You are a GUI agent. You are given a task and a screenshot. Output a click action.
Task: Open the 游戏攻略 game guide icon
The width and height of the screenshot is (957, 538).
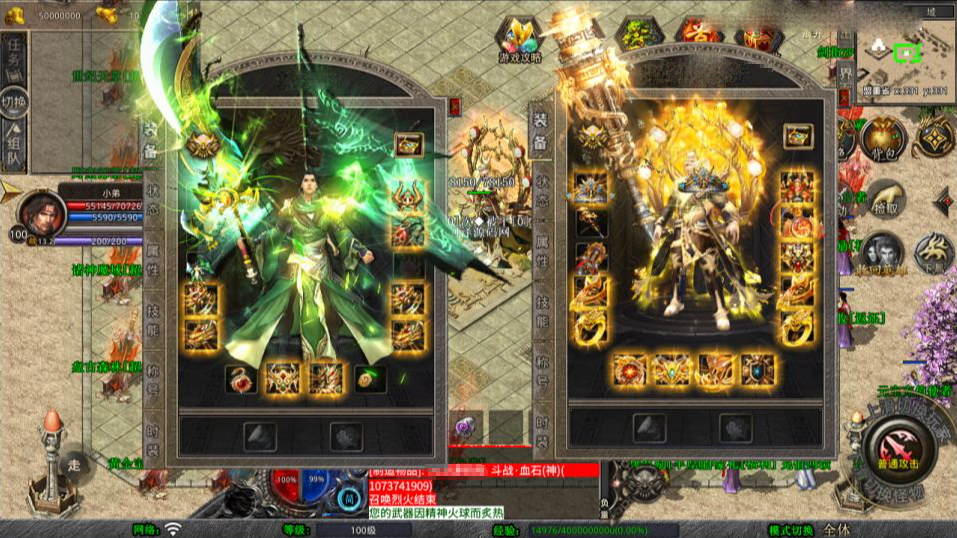pyautogui.click(x=520, y=41)
